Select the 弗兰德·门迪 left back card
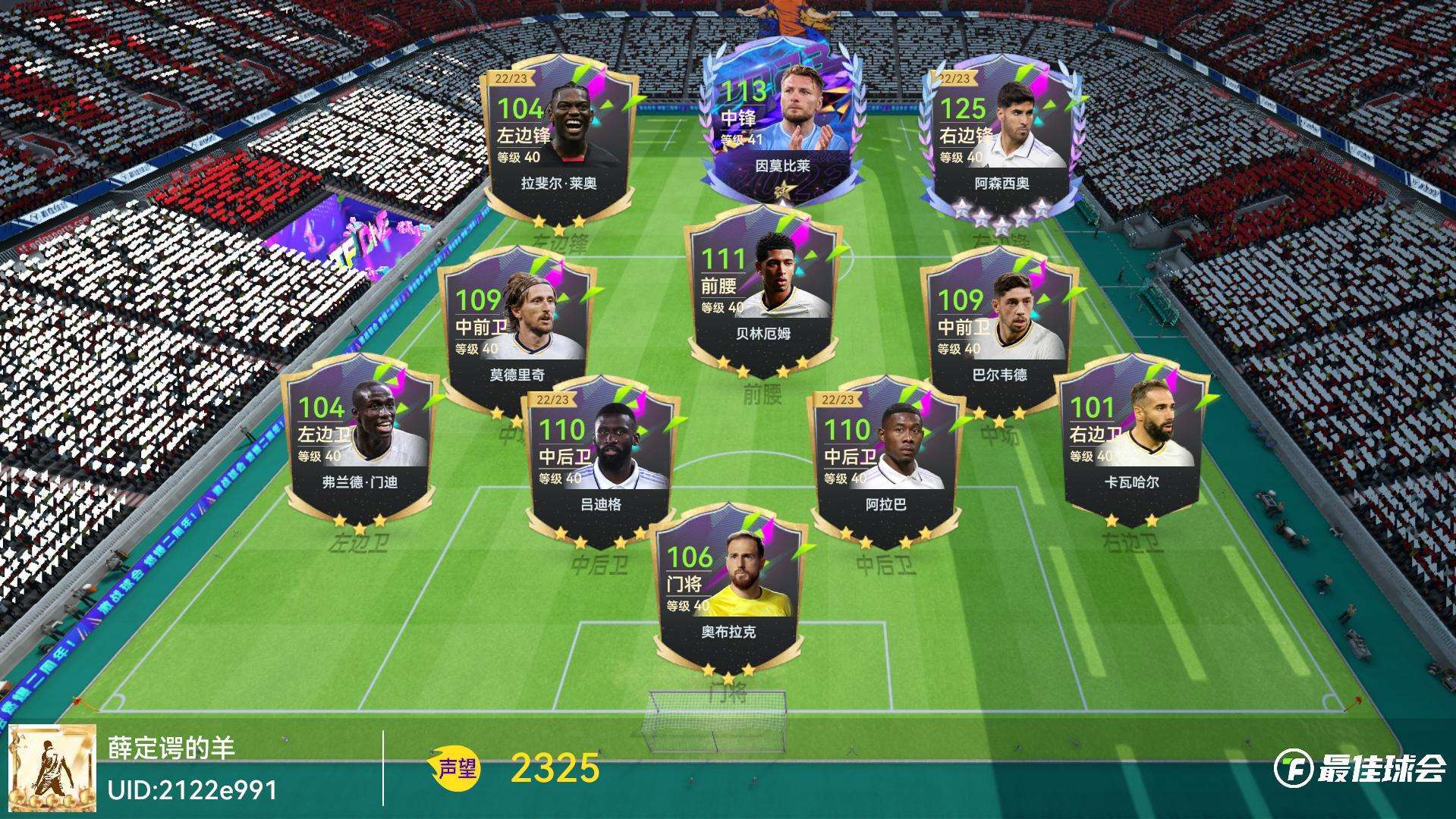 coord(359,440)
